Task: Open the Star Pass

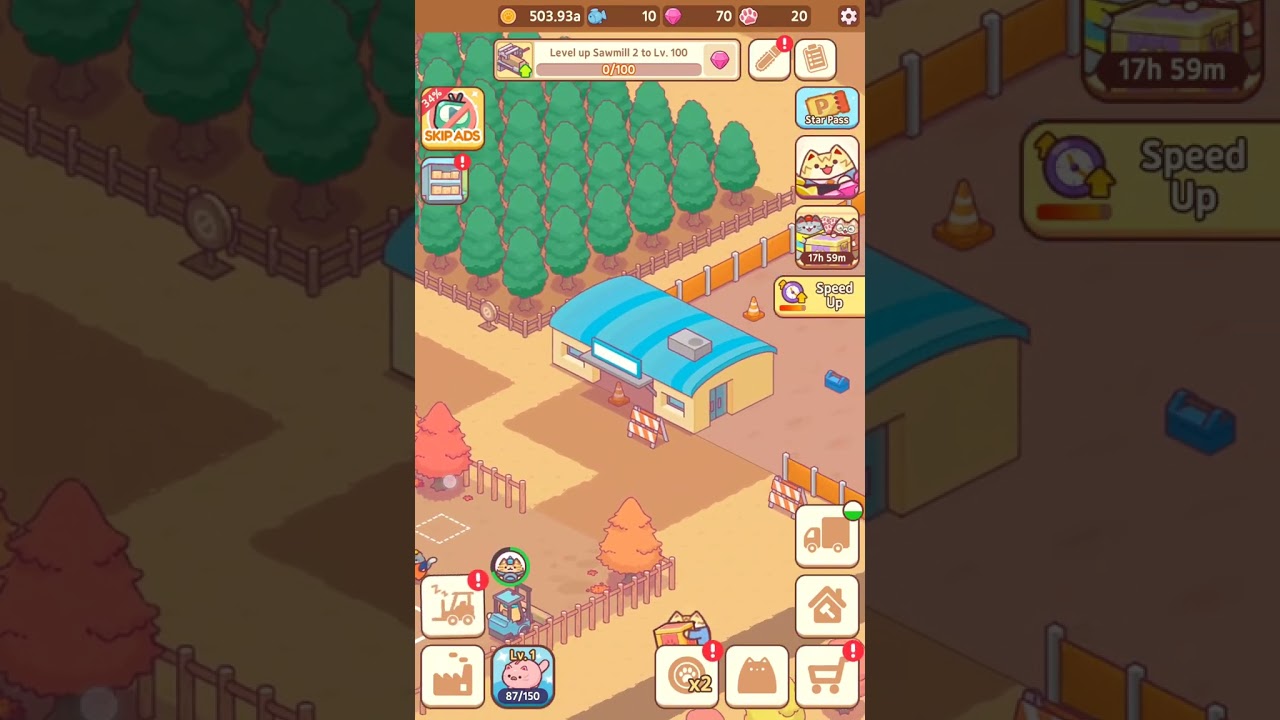Action: click(x=827, y=108)
